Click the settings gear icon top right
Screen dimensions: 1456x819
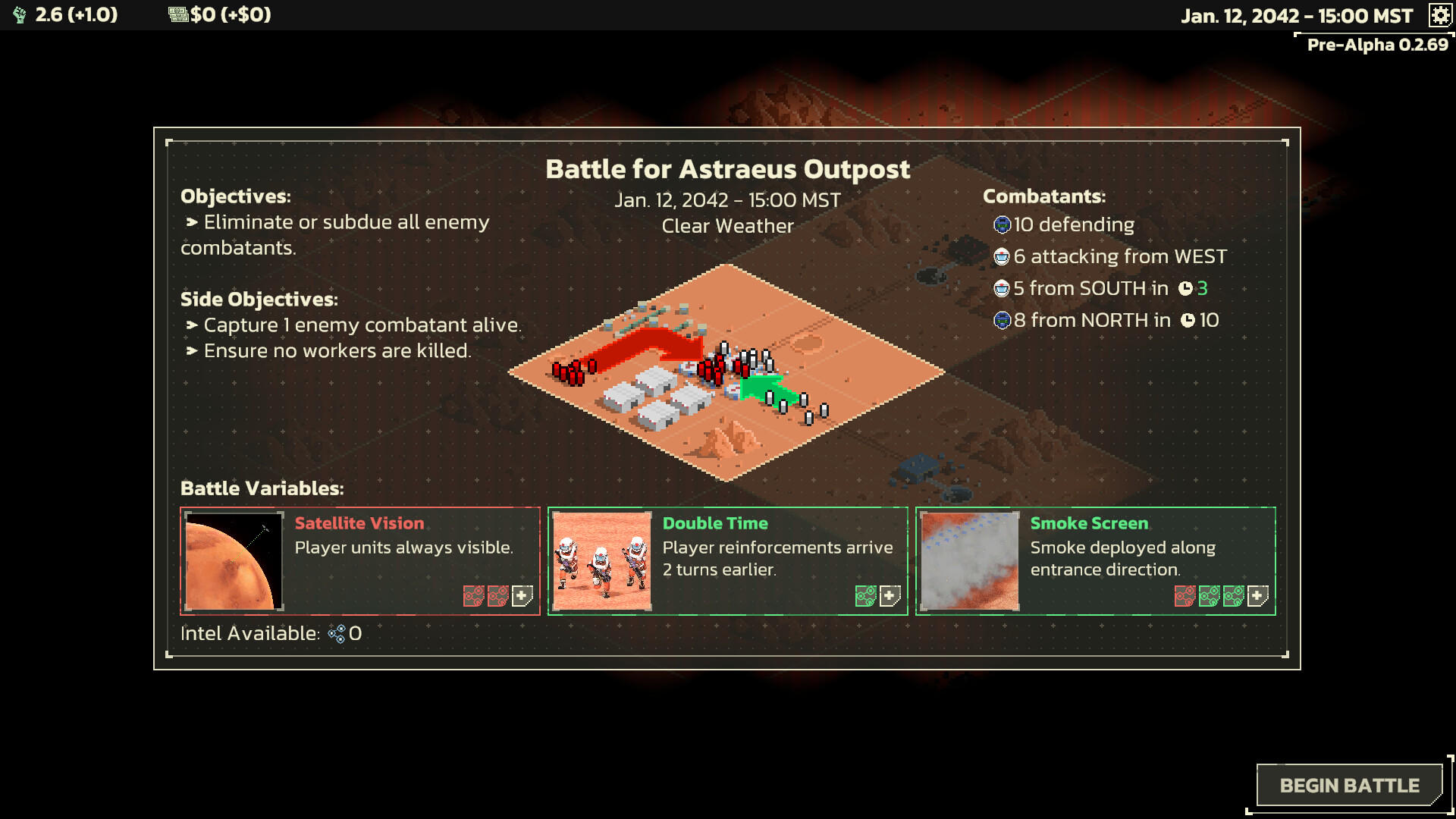[x=1439, y=16]
